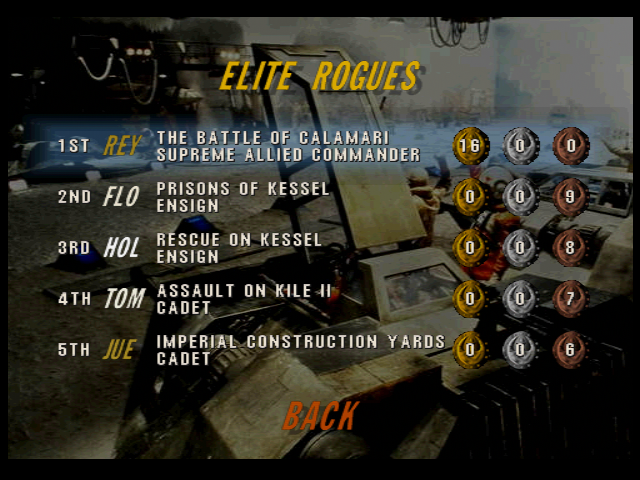This screenshot has width=640, height=480.
Task: Select the 3rd place HOL entry
Action: coord(122,248)
